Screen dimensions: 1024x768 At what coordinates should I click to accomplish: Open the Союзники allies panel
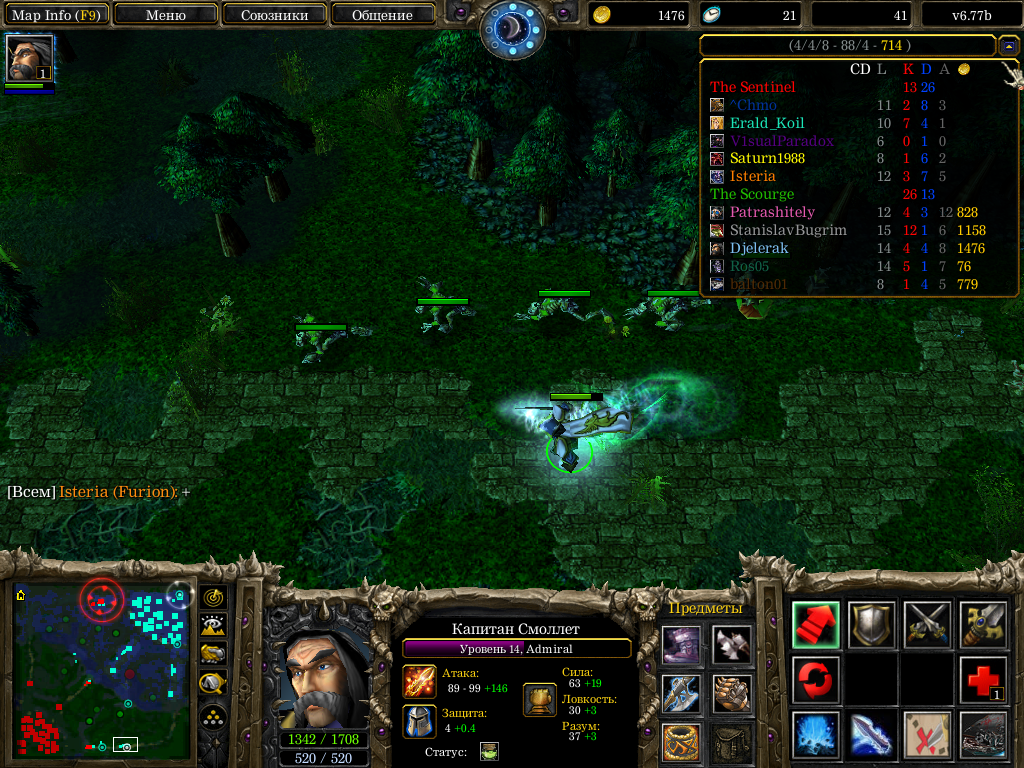(x=274, y=15)
